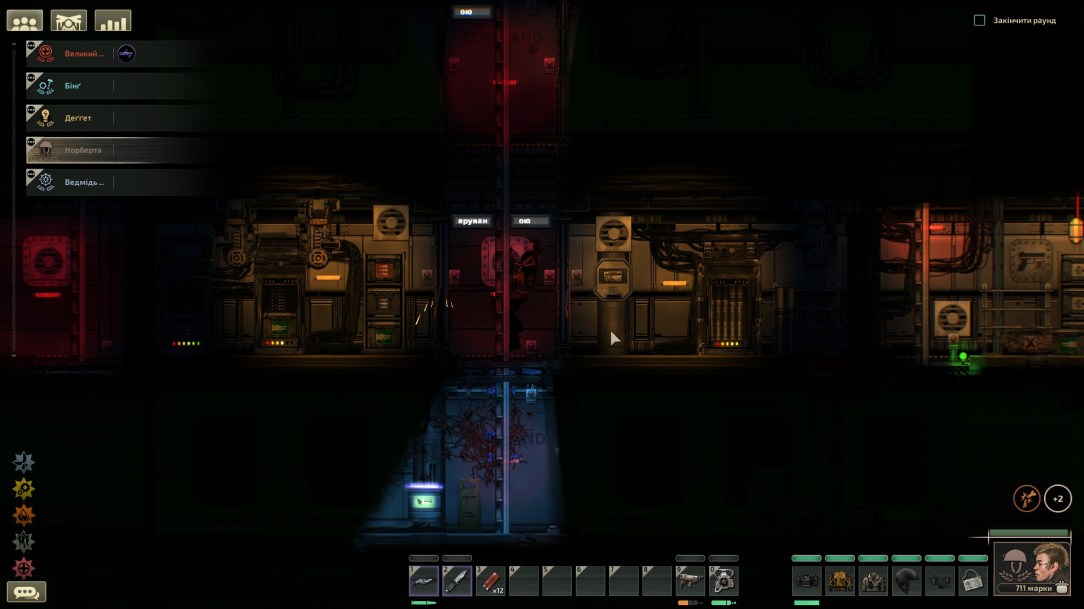This screenshot has height=609, width=1084.
Task: Open the chat box button
Action: click(26, 592)
